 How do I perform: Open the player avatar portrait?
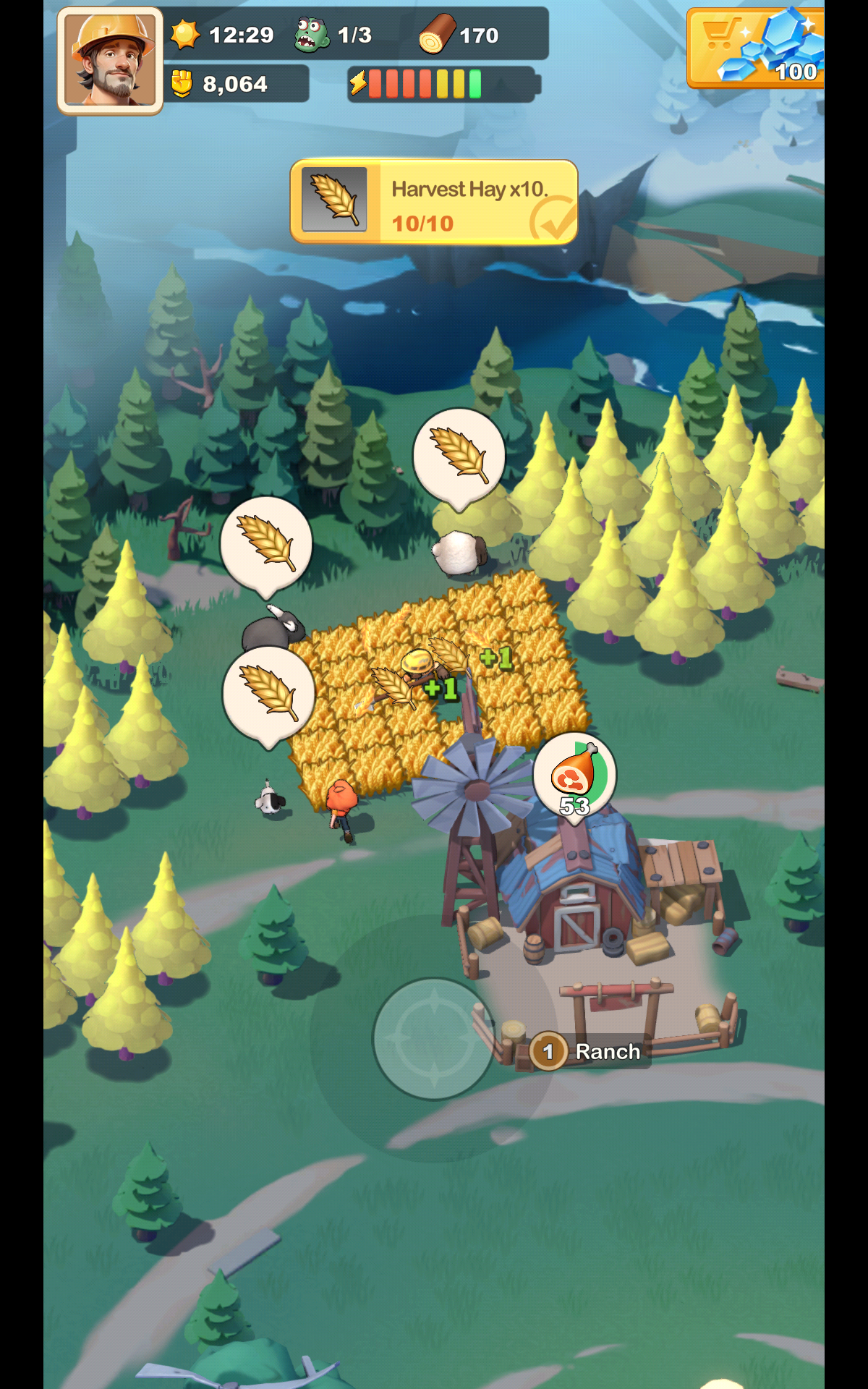[x=110, y=61]
